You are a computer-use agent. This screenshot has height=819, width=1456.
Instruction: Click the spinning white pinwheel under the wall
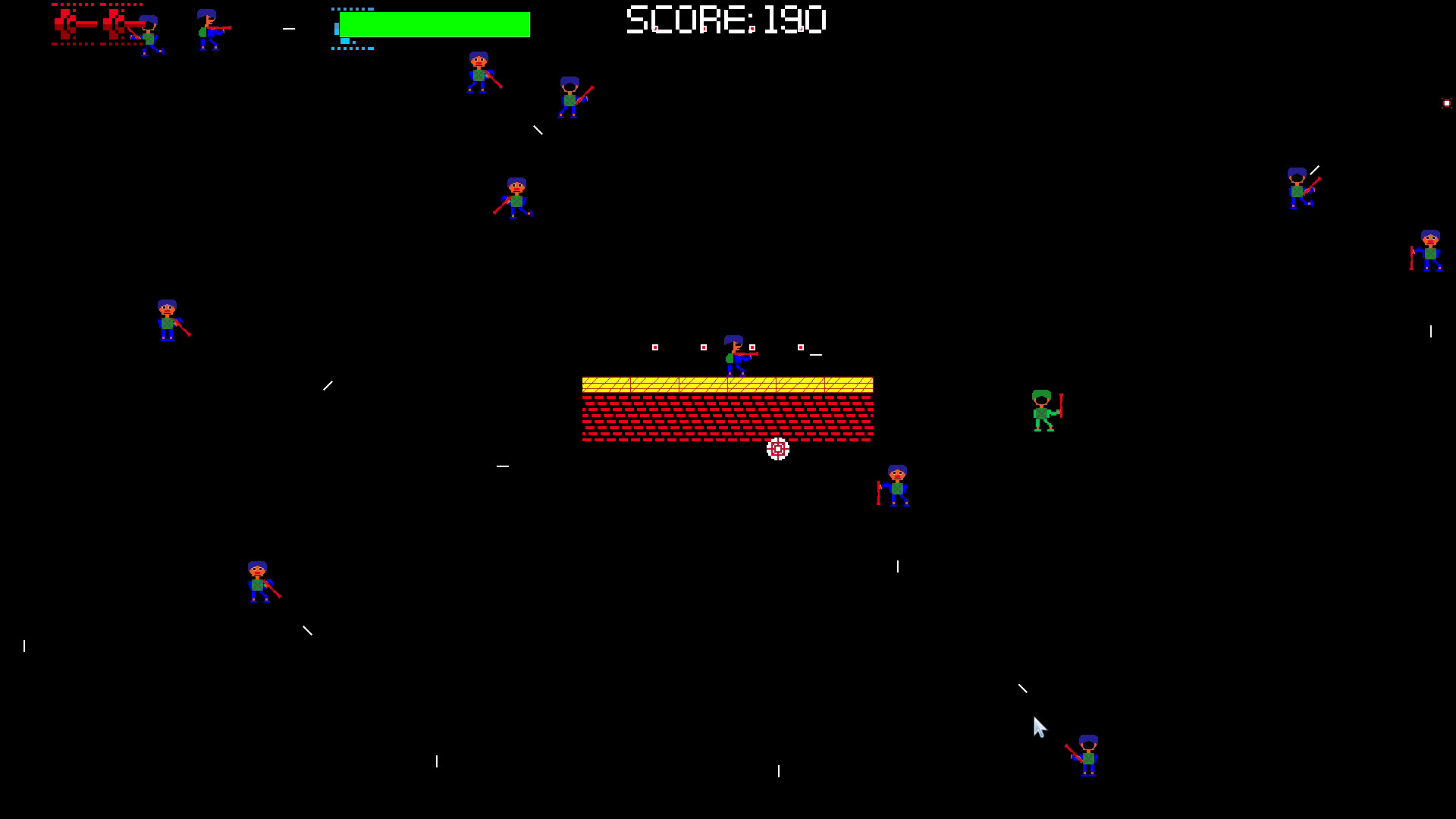pos(777,449)
